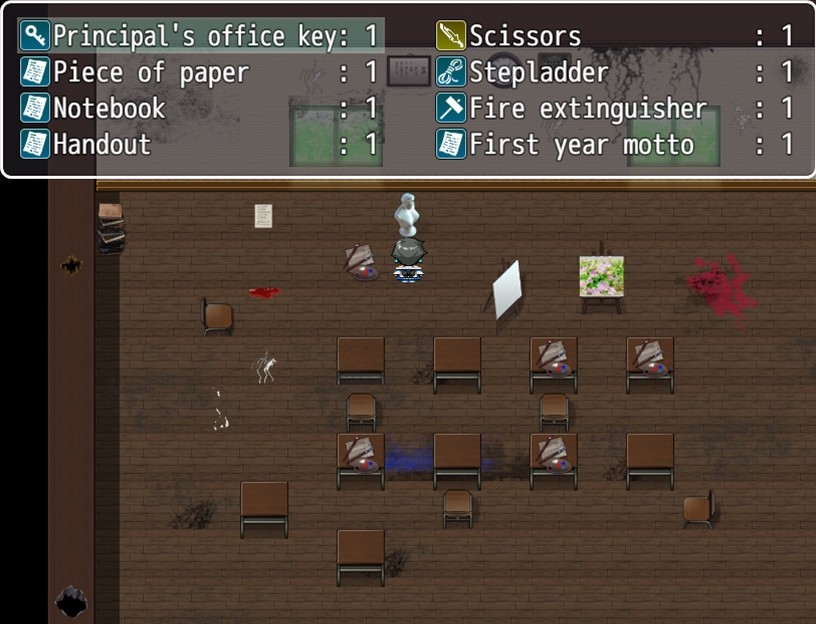This screenshot has height=624, width=816.
Task: Choose the Piece of paper entry
Action: (x=200, y=72)
